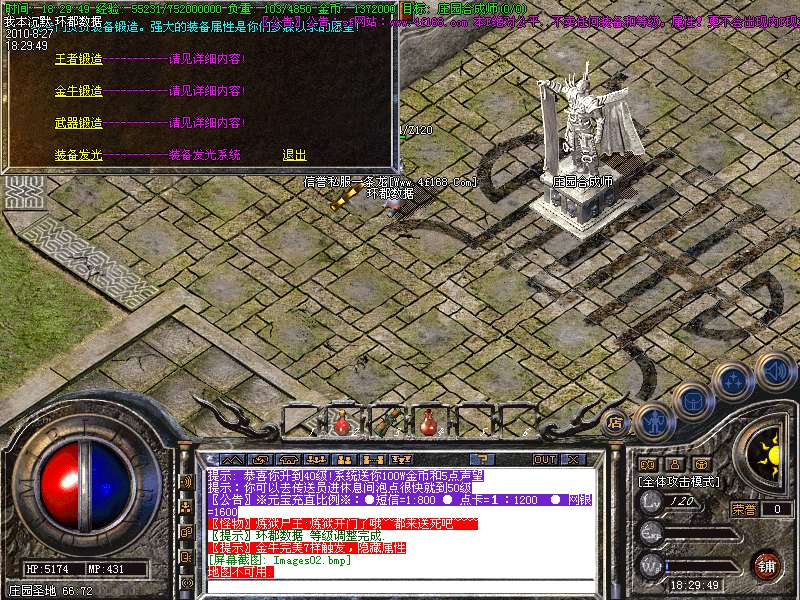Change the 全体攻击模式 attack mode label
The height and width of the screenshot is (600, 800).
(x=680, y=482)
